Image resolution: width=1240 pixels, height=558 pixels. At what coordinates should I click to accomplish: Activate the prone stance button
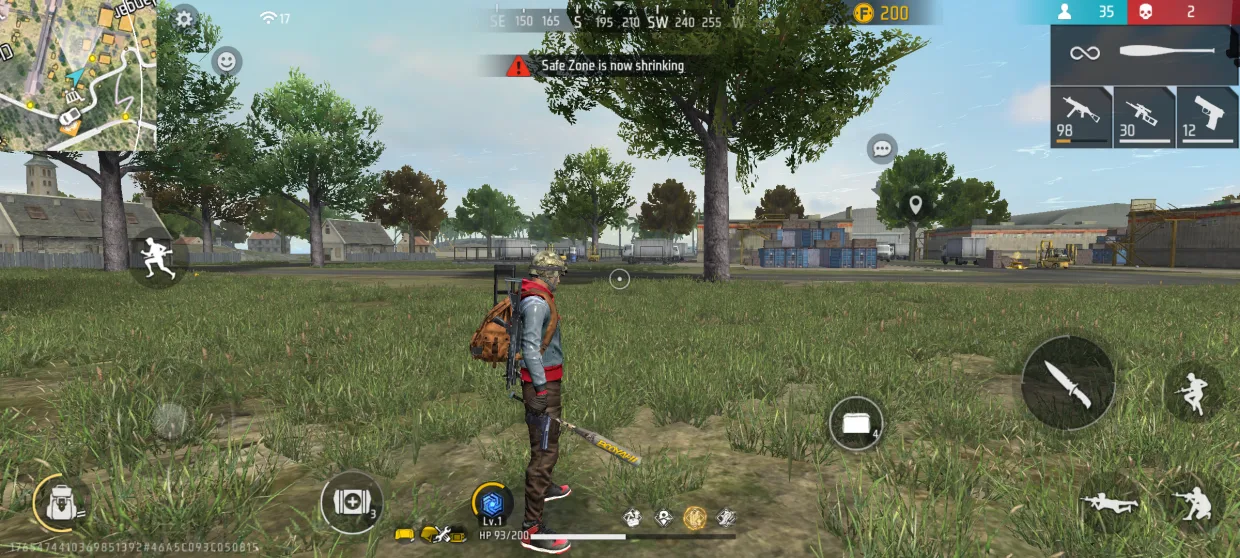[1111, 503]
